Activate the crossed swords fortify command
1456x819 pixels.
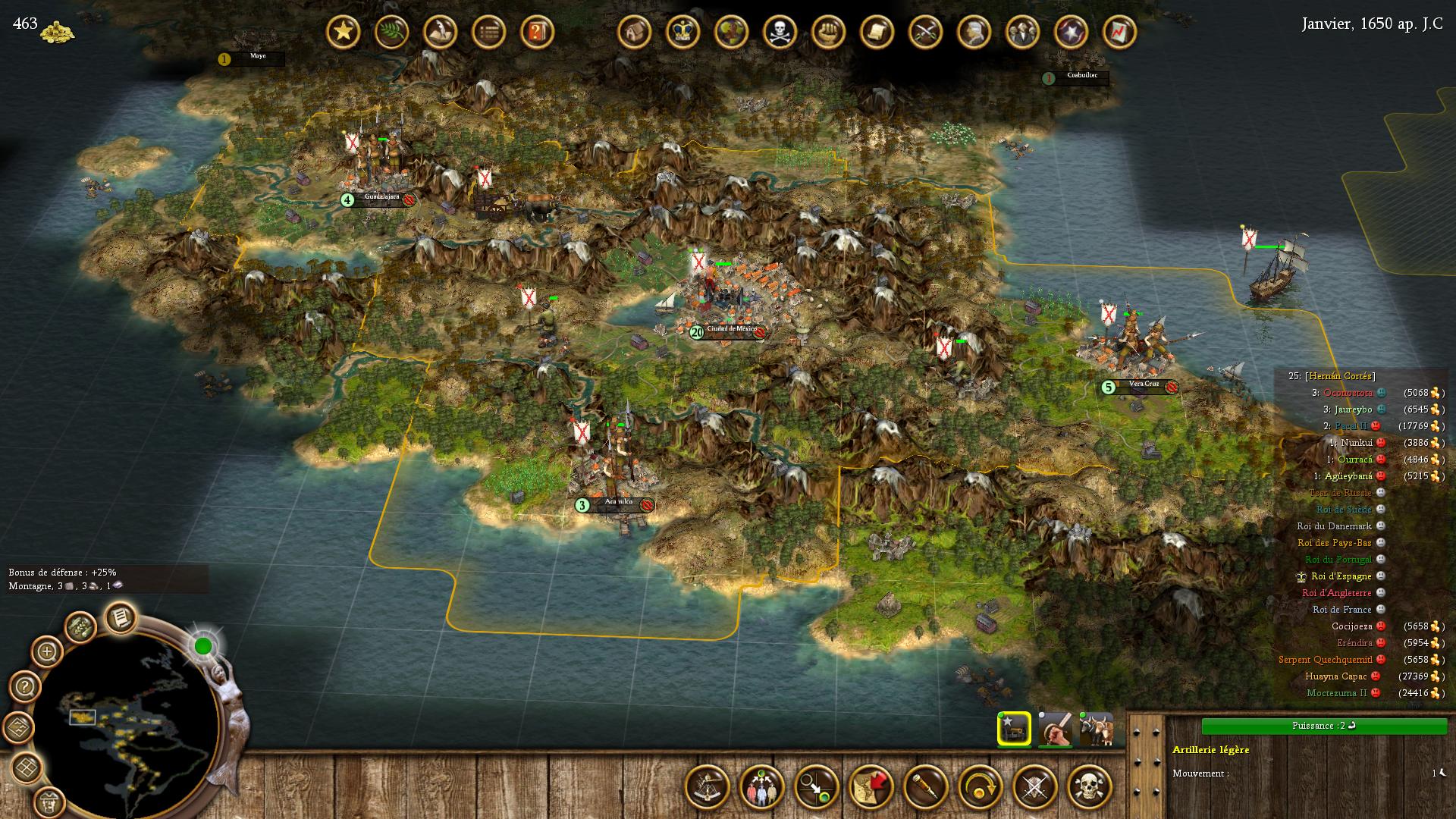coord(1035,787)
